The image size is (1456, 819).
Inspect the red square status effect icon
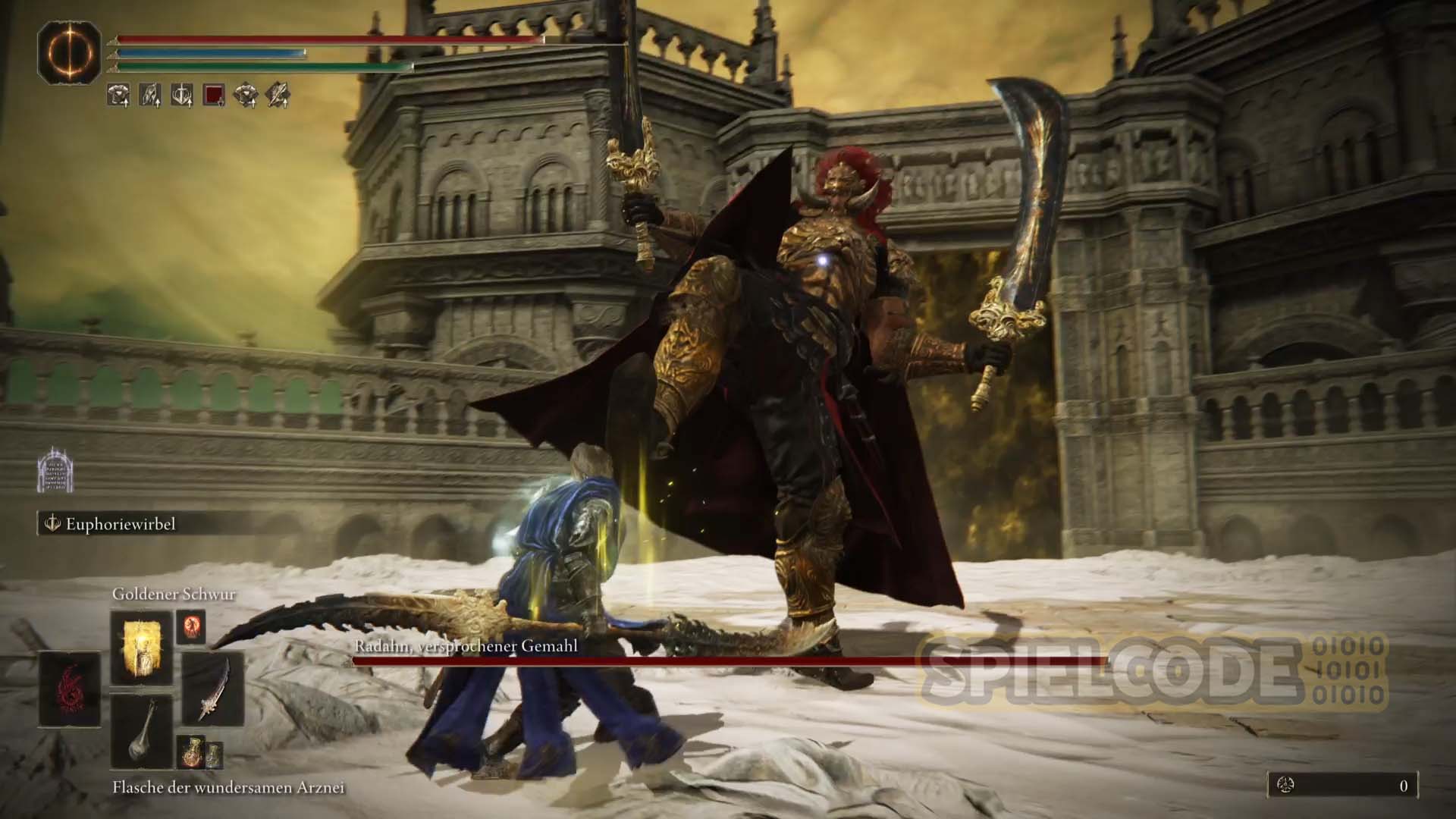pos(214,95)
